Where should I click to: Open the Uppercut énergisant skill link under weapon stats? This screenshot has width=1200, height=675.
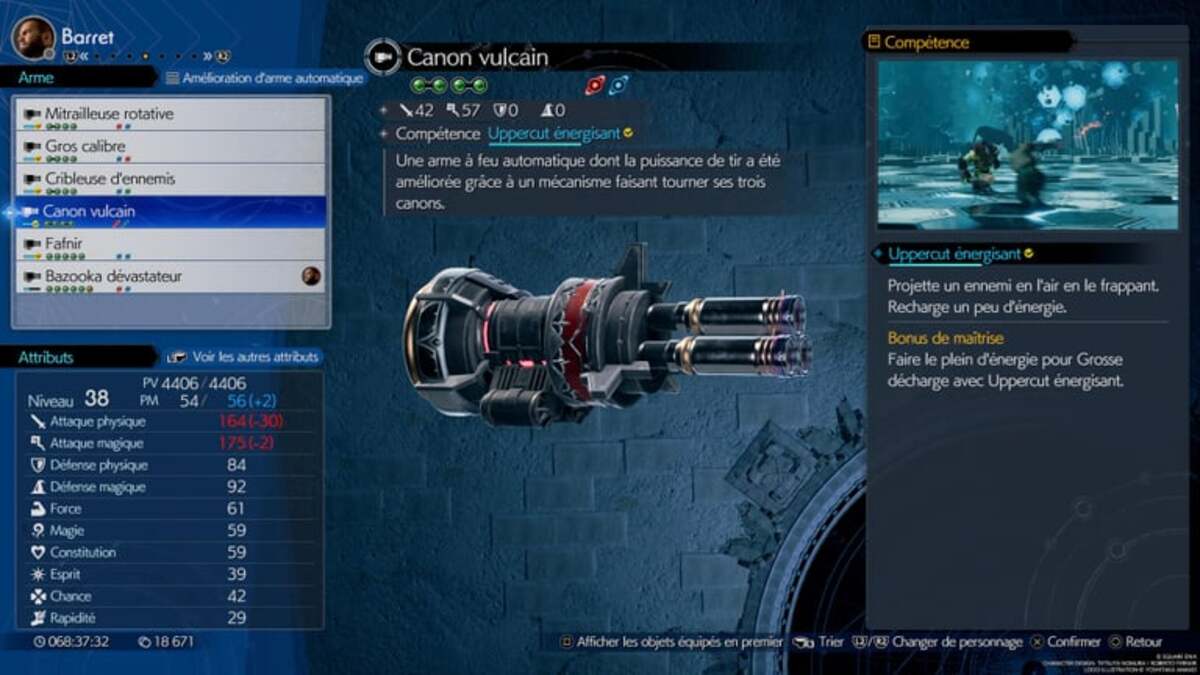(x=554, y=133)
